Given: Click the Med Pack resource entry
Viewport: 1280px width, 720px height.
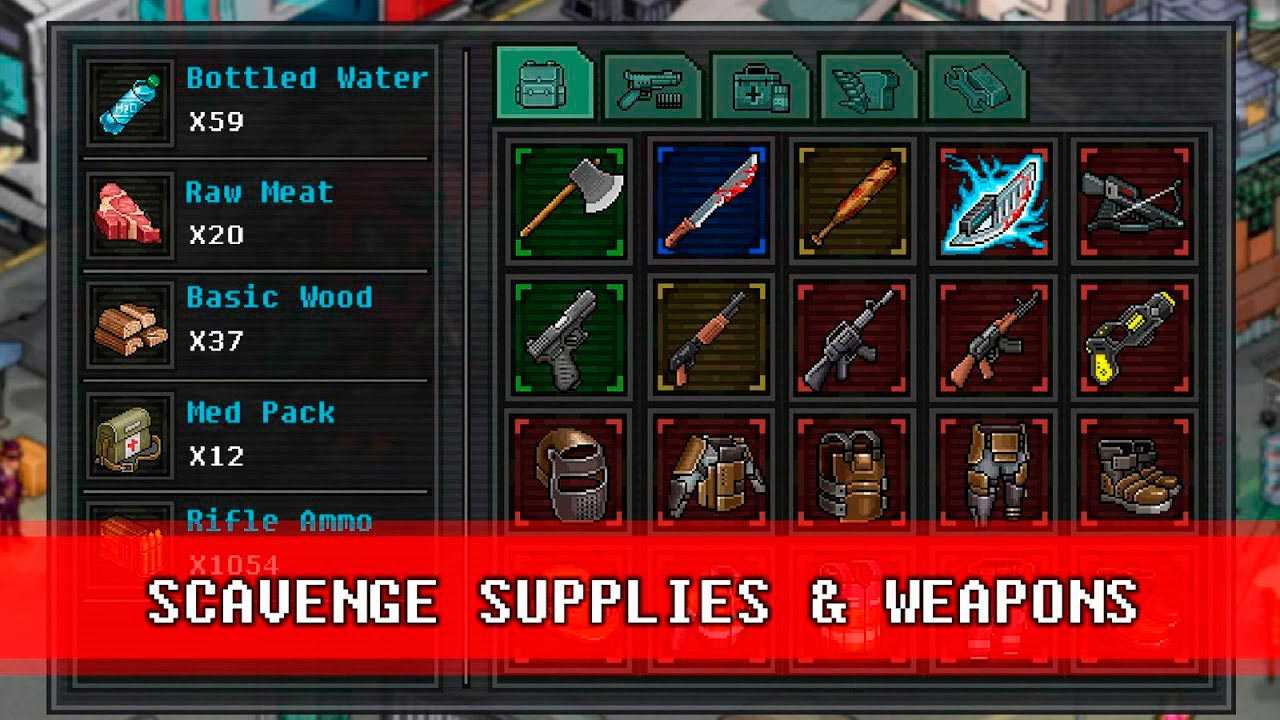Looking at the screenshot, I should 258,434.
